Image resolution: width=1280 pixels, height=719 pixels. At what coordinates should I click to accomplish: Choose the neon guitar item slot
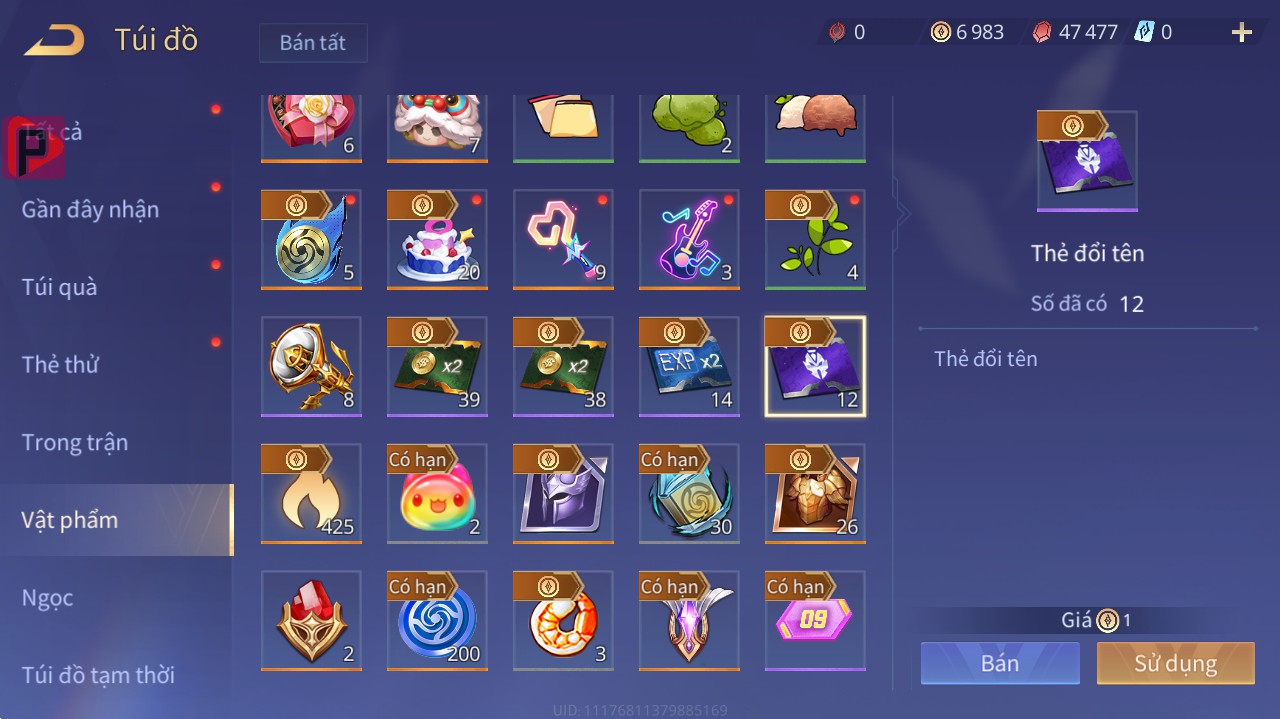point(689,239)
